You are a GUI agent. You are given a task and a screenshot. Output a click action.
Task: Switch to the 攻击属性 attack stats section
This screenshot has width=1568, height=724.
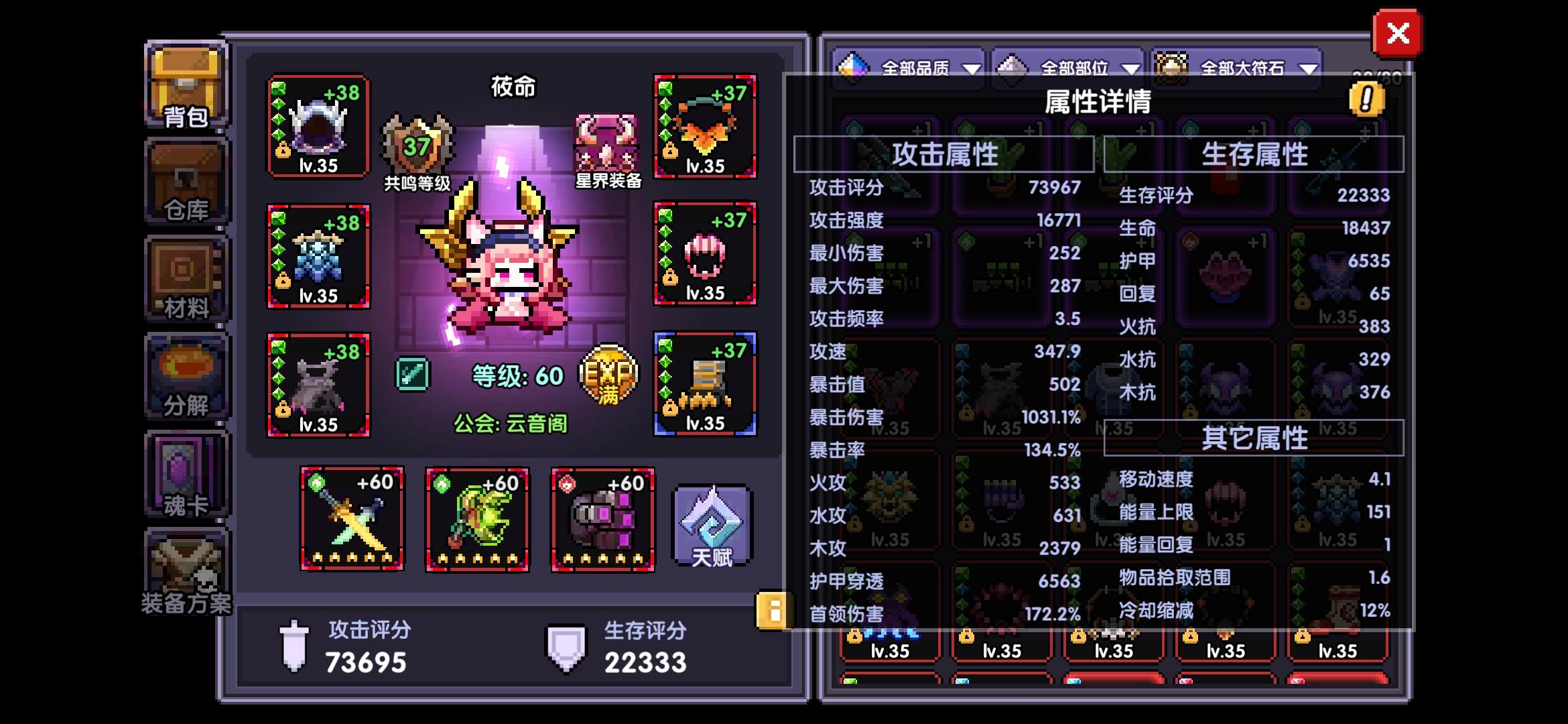(945, 153)
